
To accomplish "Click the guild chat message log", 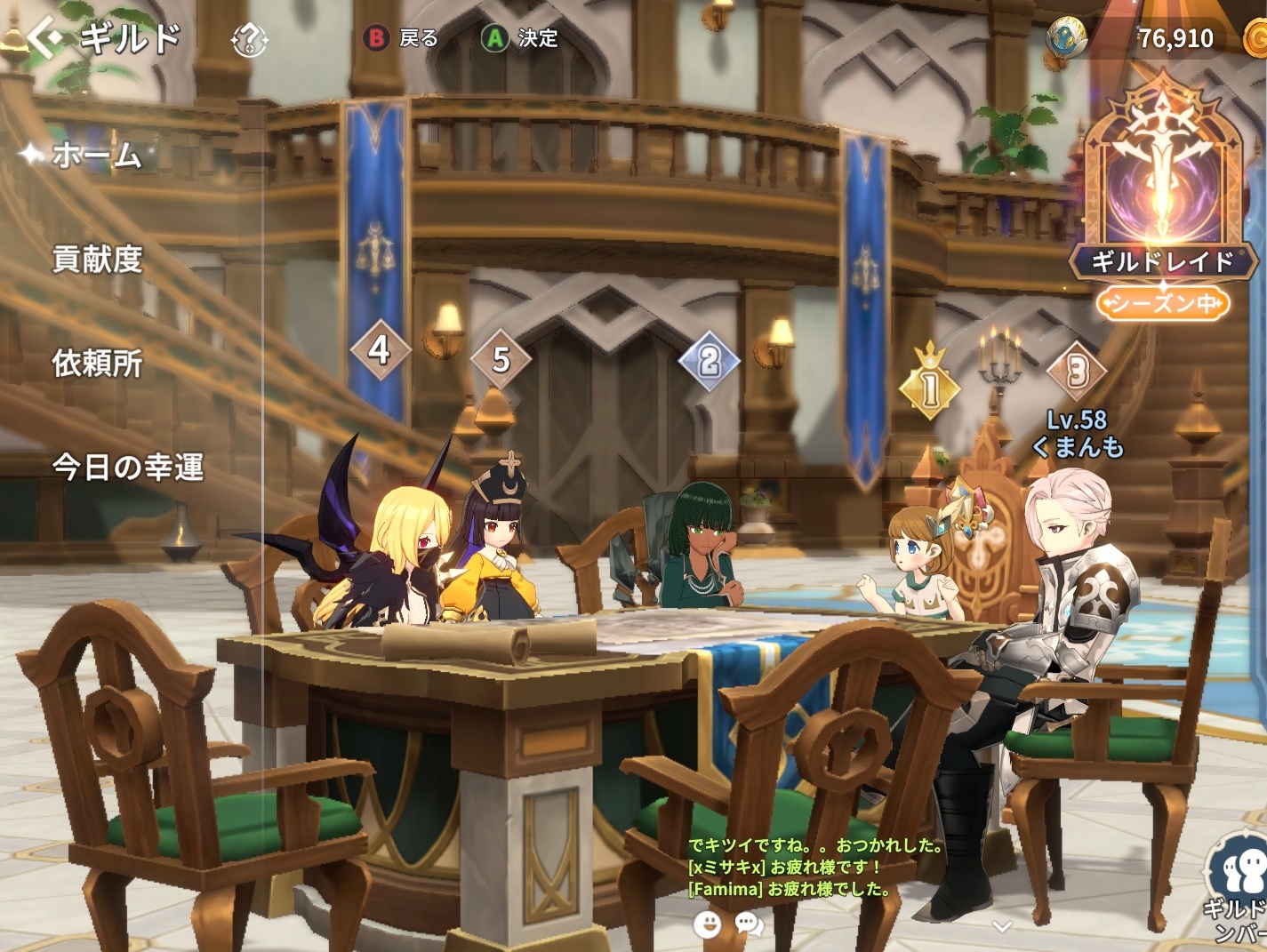I will 814,868.
